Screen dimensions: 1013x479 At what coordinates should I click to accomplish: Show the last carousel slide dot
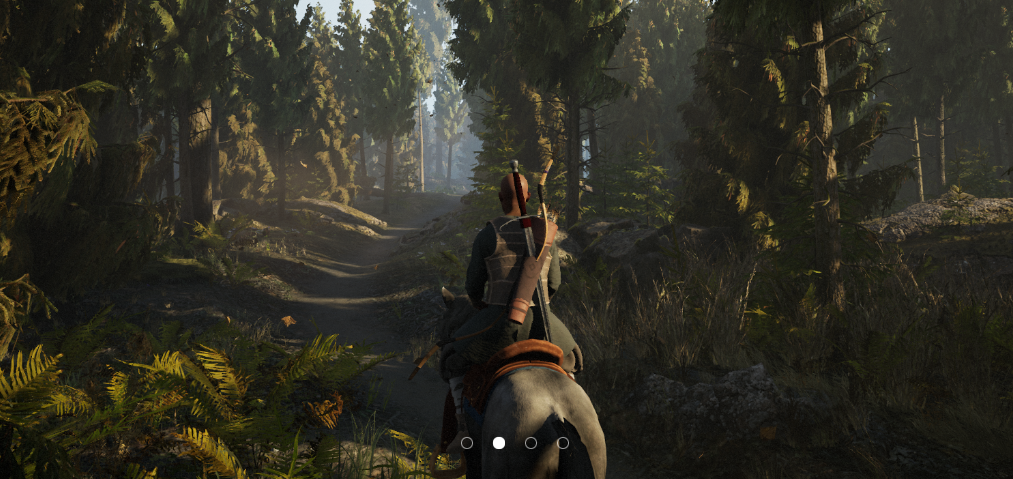(563, 443)
